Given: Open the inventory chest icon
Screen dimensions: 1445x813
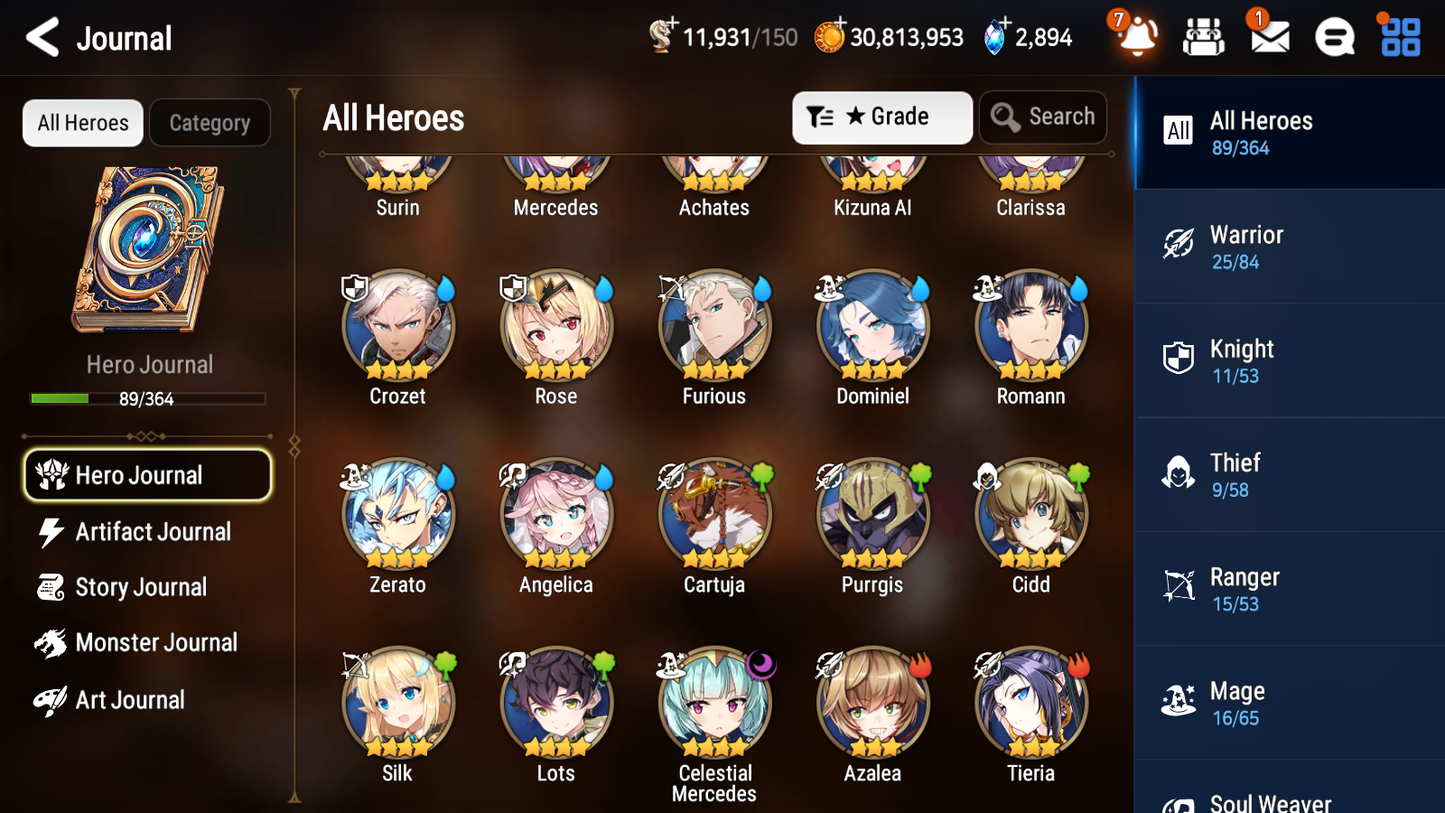Looking at the screenshot, I should pos(1203,36).
